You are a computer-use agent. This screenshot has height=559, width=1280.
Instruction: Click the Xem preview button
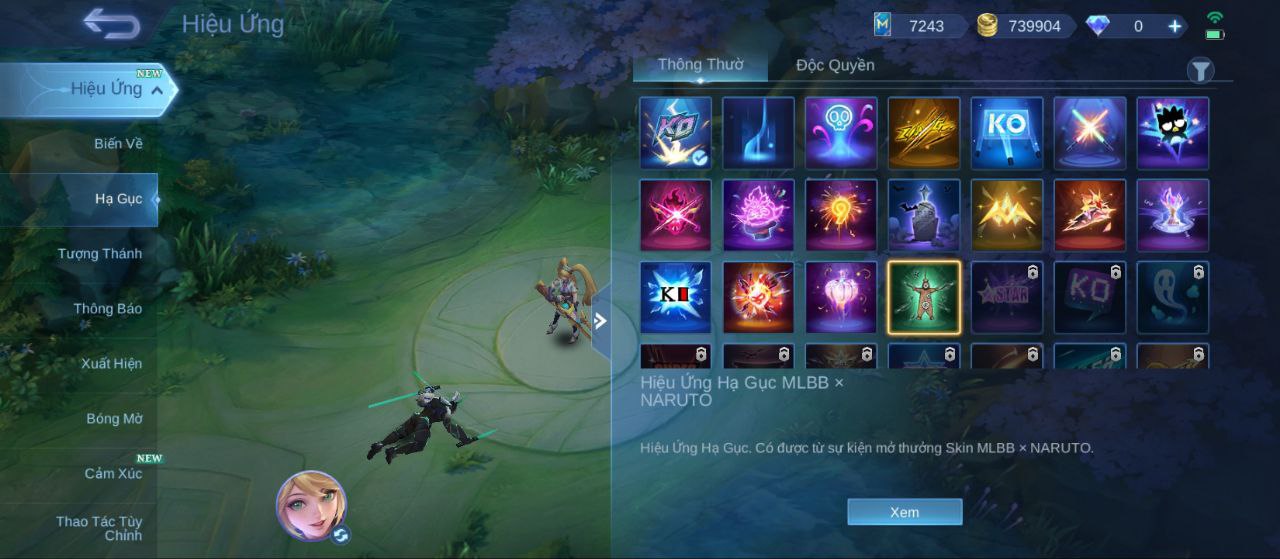(904, 512)
